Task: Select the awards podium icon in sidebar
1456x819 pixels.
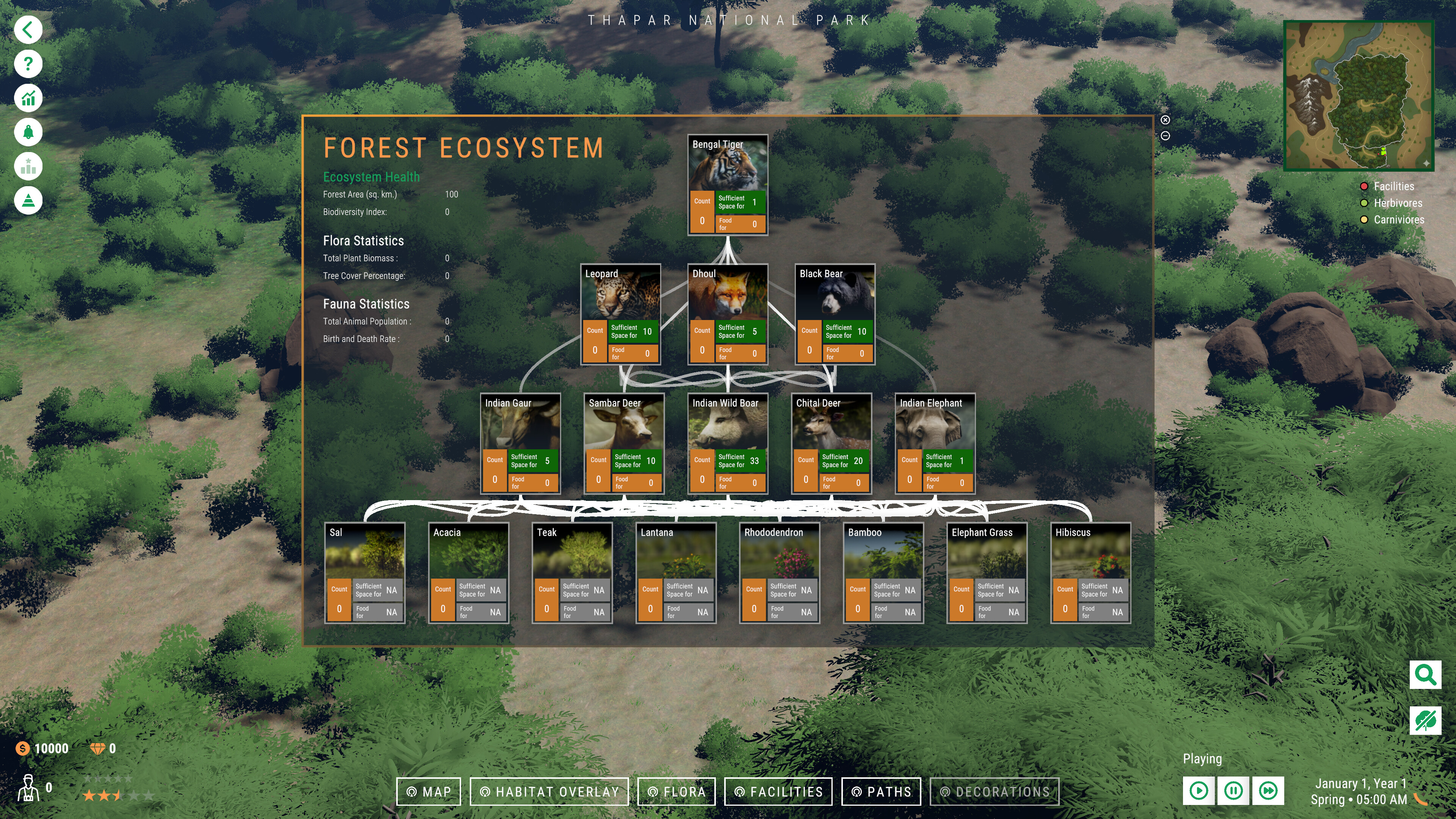Action: [28, 166]
